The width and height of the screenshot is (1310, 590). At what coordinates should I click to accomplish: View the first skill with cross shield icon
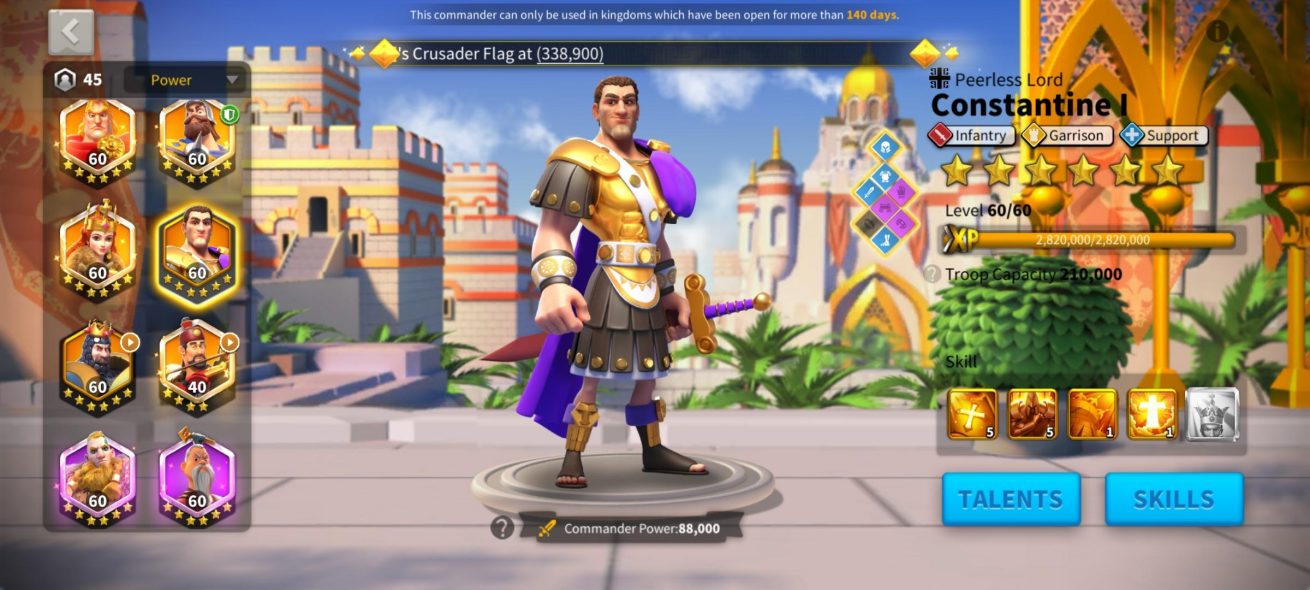coord(972,414)
